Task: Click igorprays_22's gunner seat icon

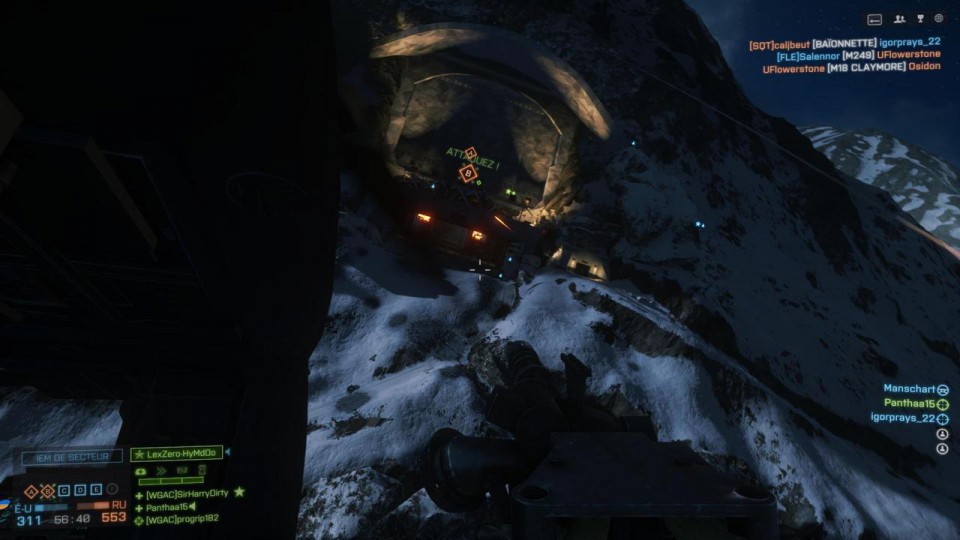Action: coord(942,419)
